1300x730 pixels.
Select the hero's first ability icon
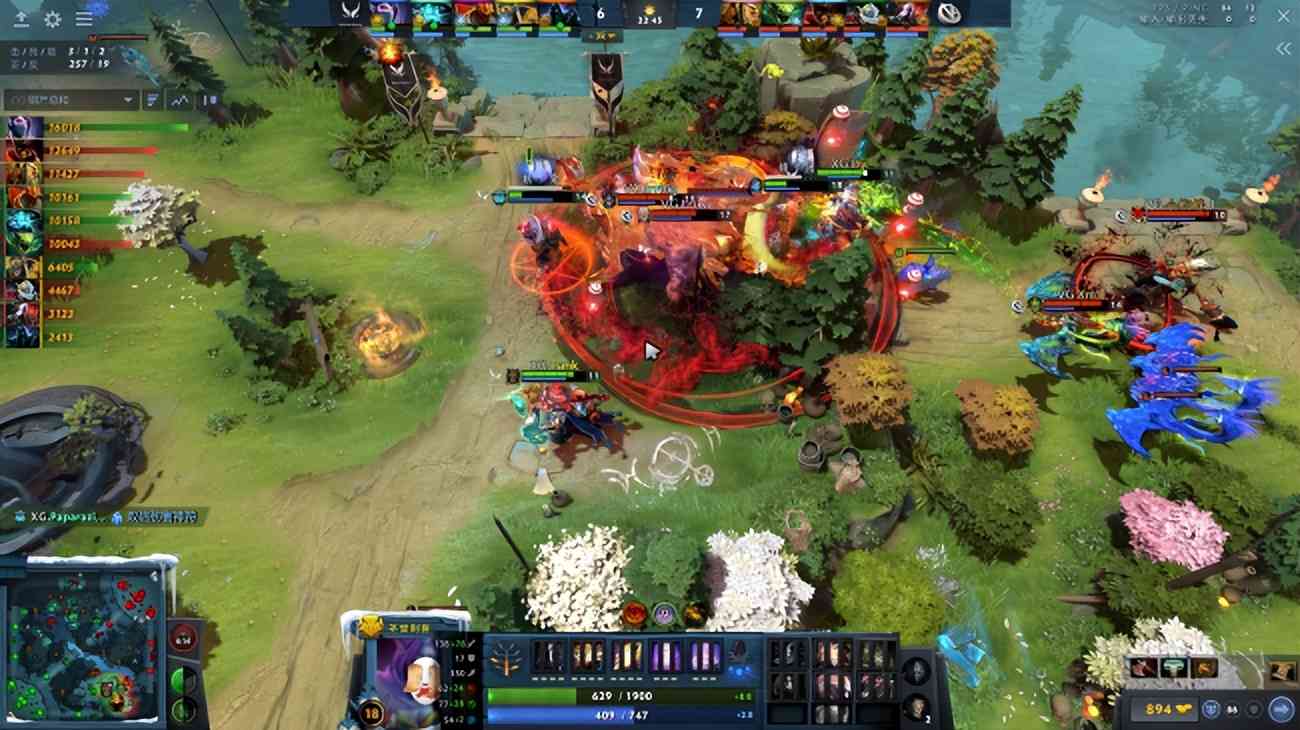click(550, 658)
